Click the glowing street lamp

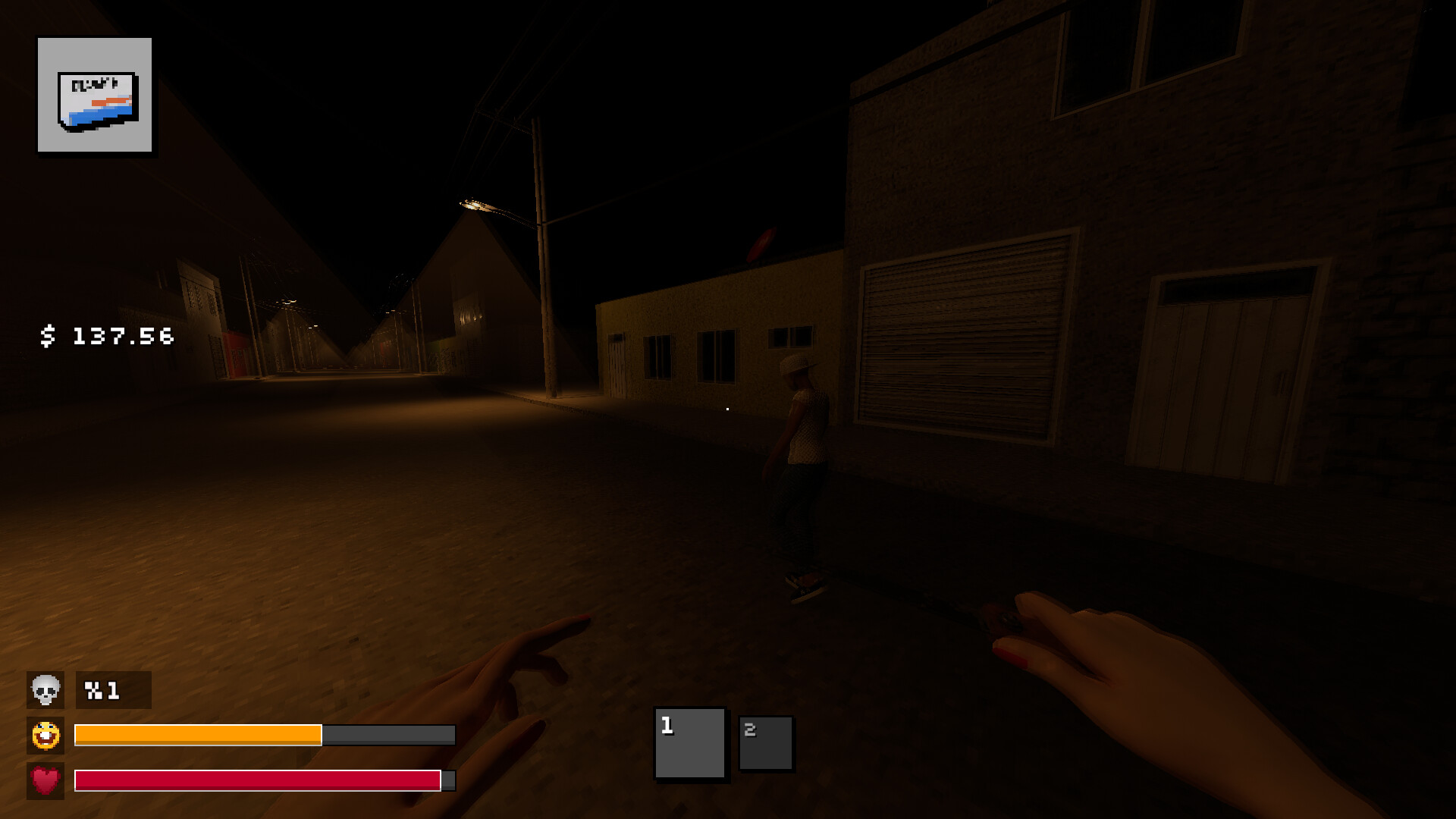[474, 206]
